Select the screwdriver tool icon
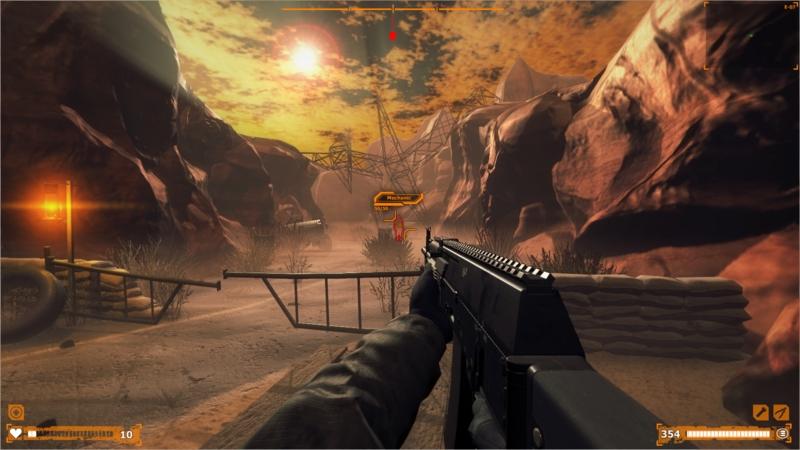Image resolution: width=800 pixels, height=450 pixels. [761, 411]
